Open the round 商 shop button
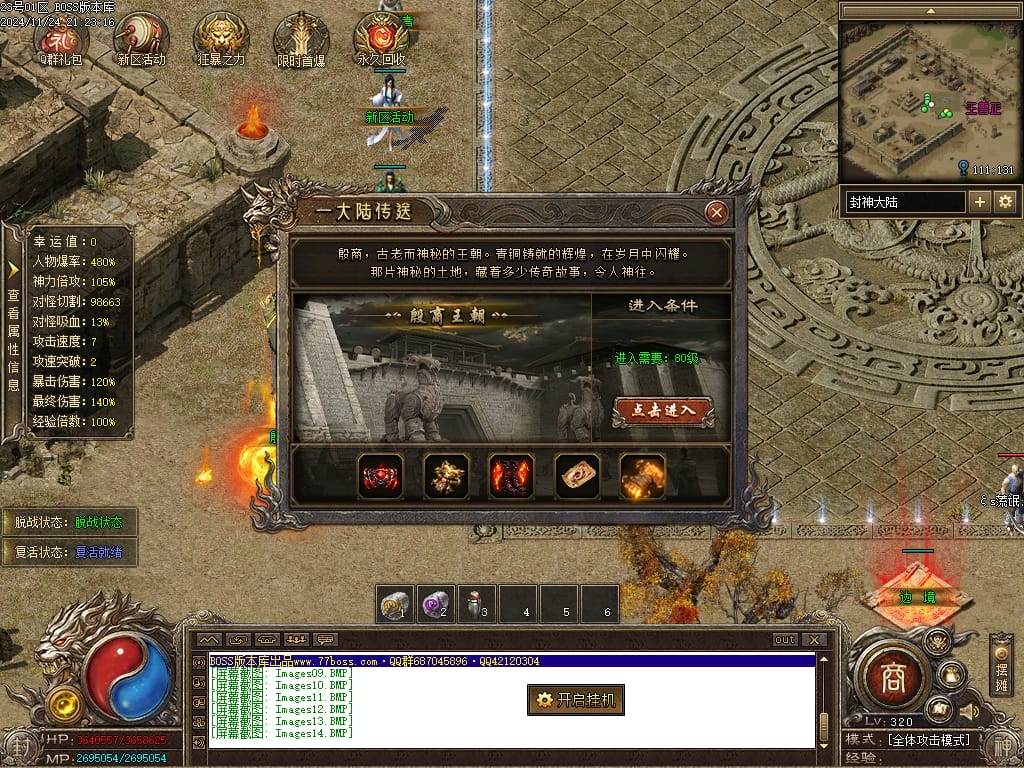Screen dimensions: 1024x768 [892, 679]
